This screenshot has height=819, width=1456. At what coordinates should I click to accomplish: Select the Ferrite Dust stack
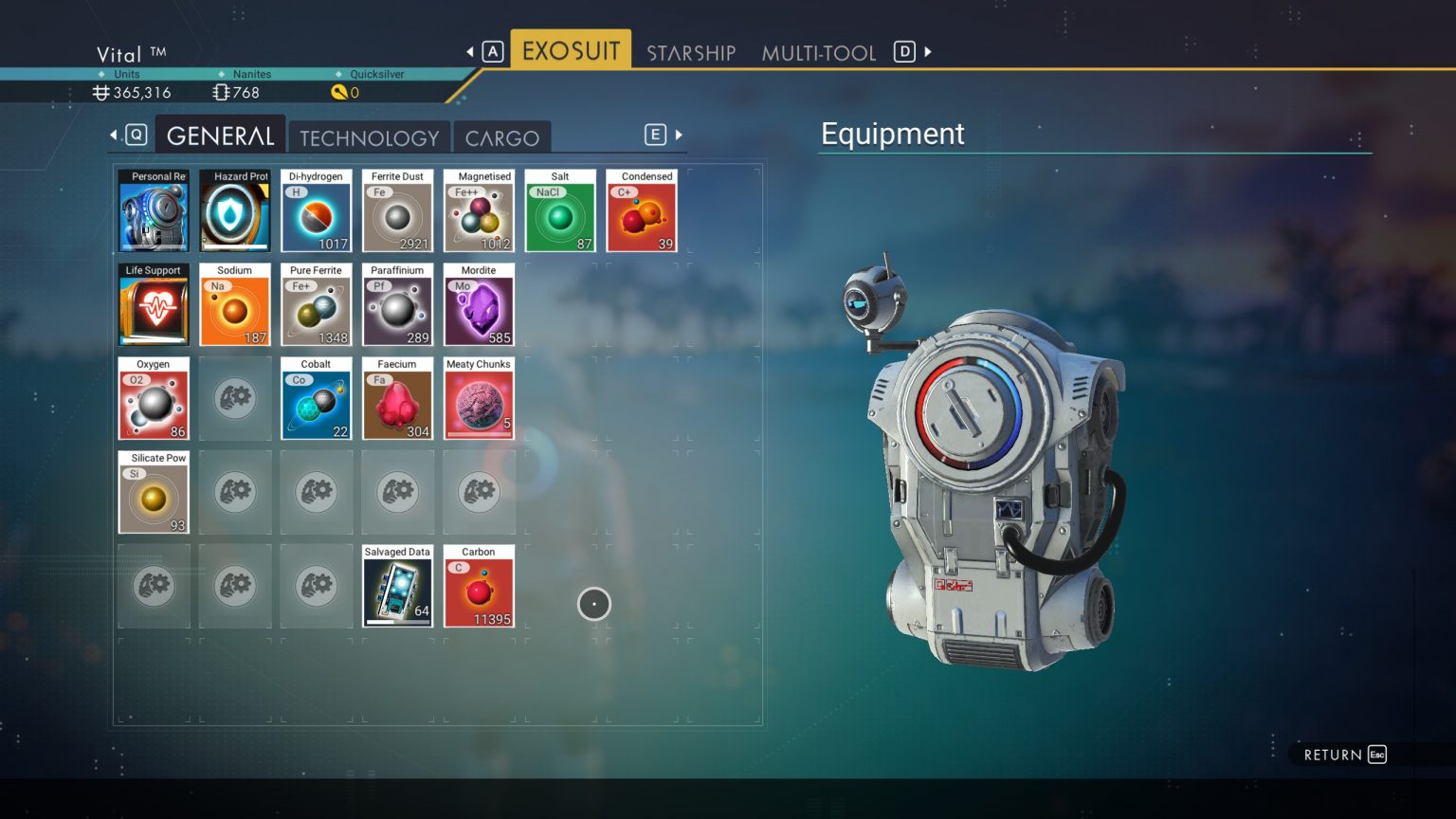click(398, 211)
